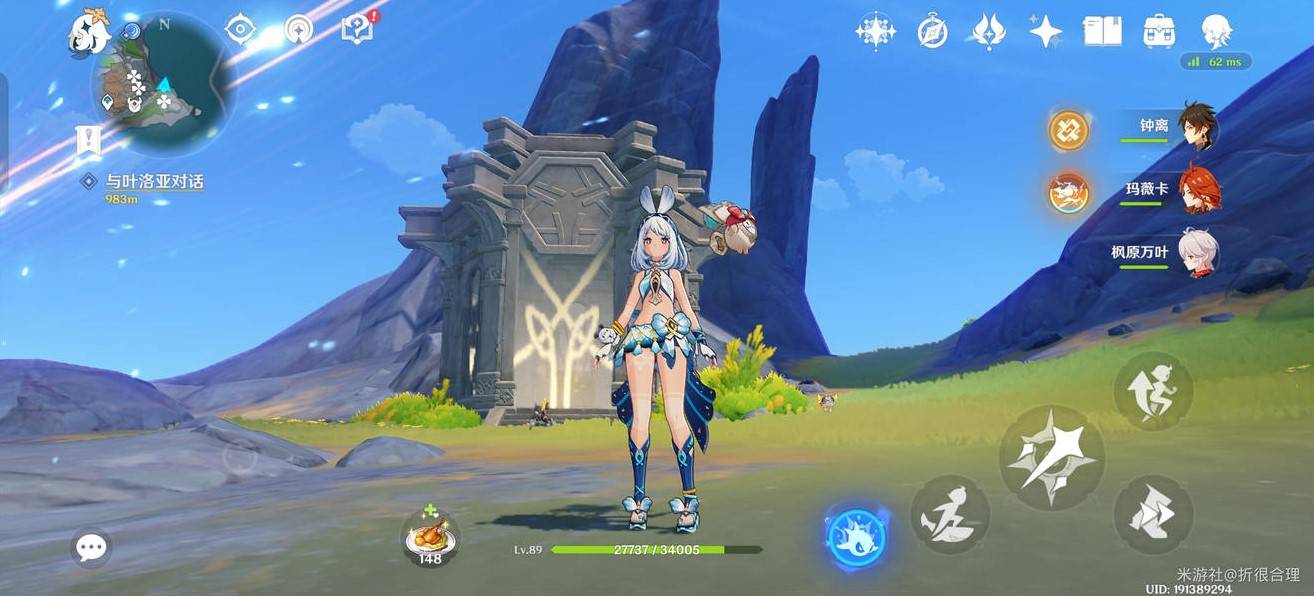The width and height of the screenshot is (1314, 596).
Task: Open the adventurer handbook book icon
Action: click(x=1102, y=31)
